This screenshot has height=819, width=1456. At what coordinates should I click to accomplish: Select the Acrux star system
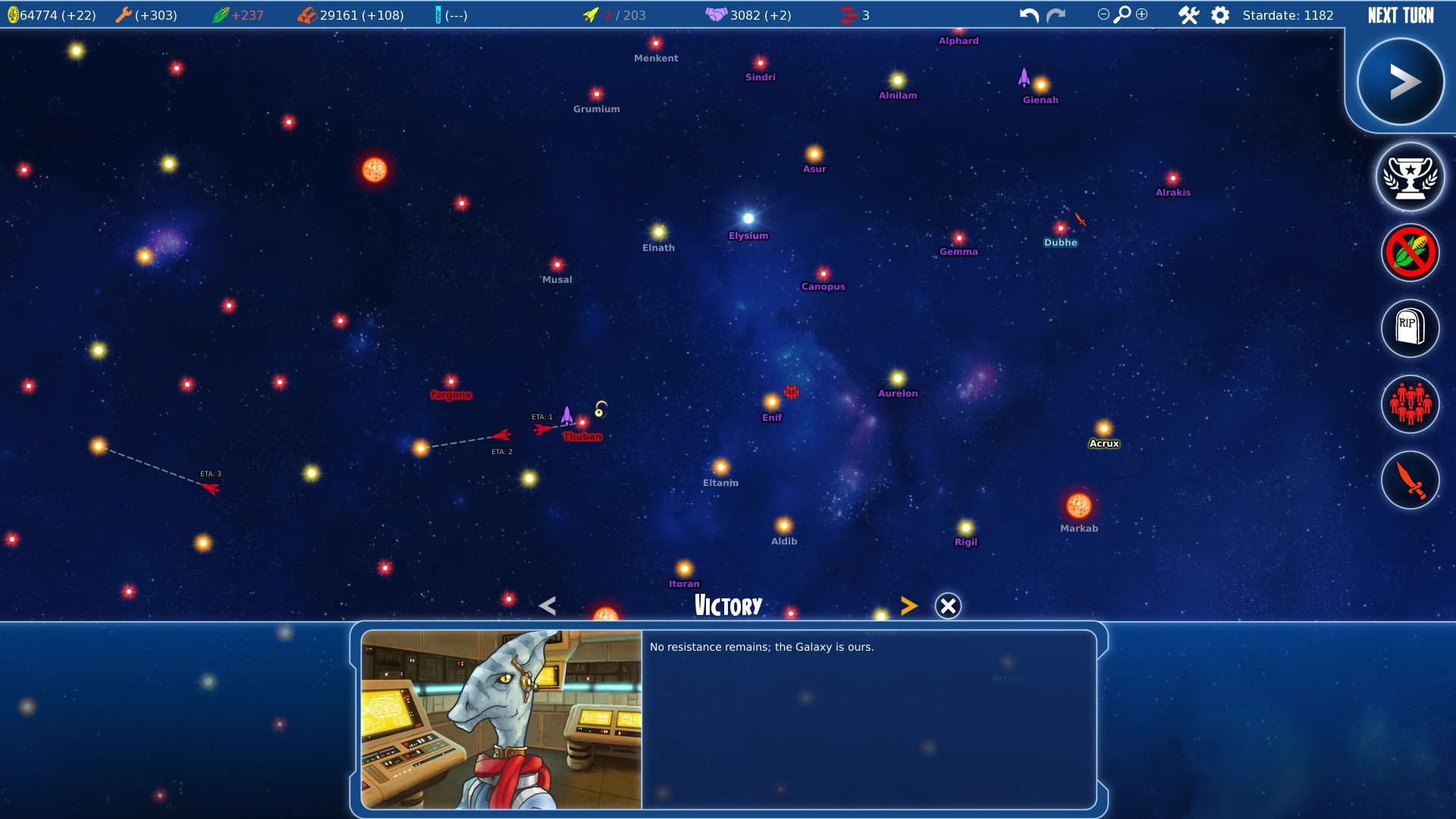(1104, 428)
